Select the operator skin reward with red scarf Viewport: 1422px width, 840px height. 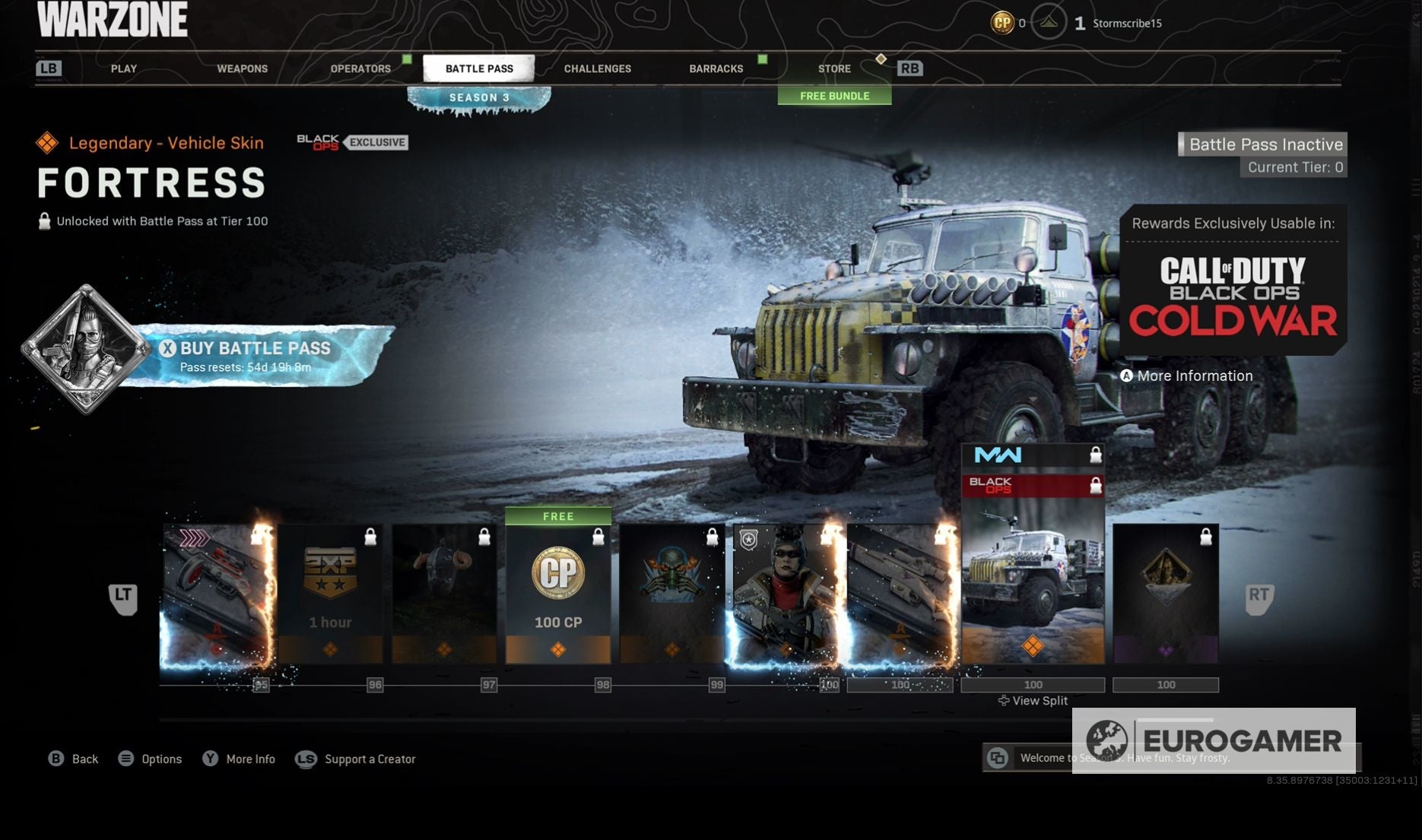coord(786,594)
